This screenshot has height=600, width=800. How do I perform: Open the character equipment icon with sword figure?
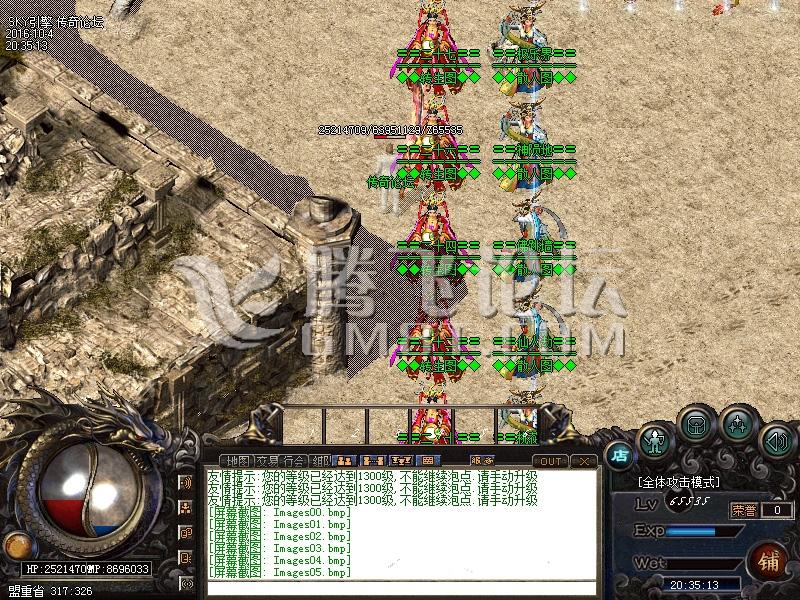tap(655, 439)
